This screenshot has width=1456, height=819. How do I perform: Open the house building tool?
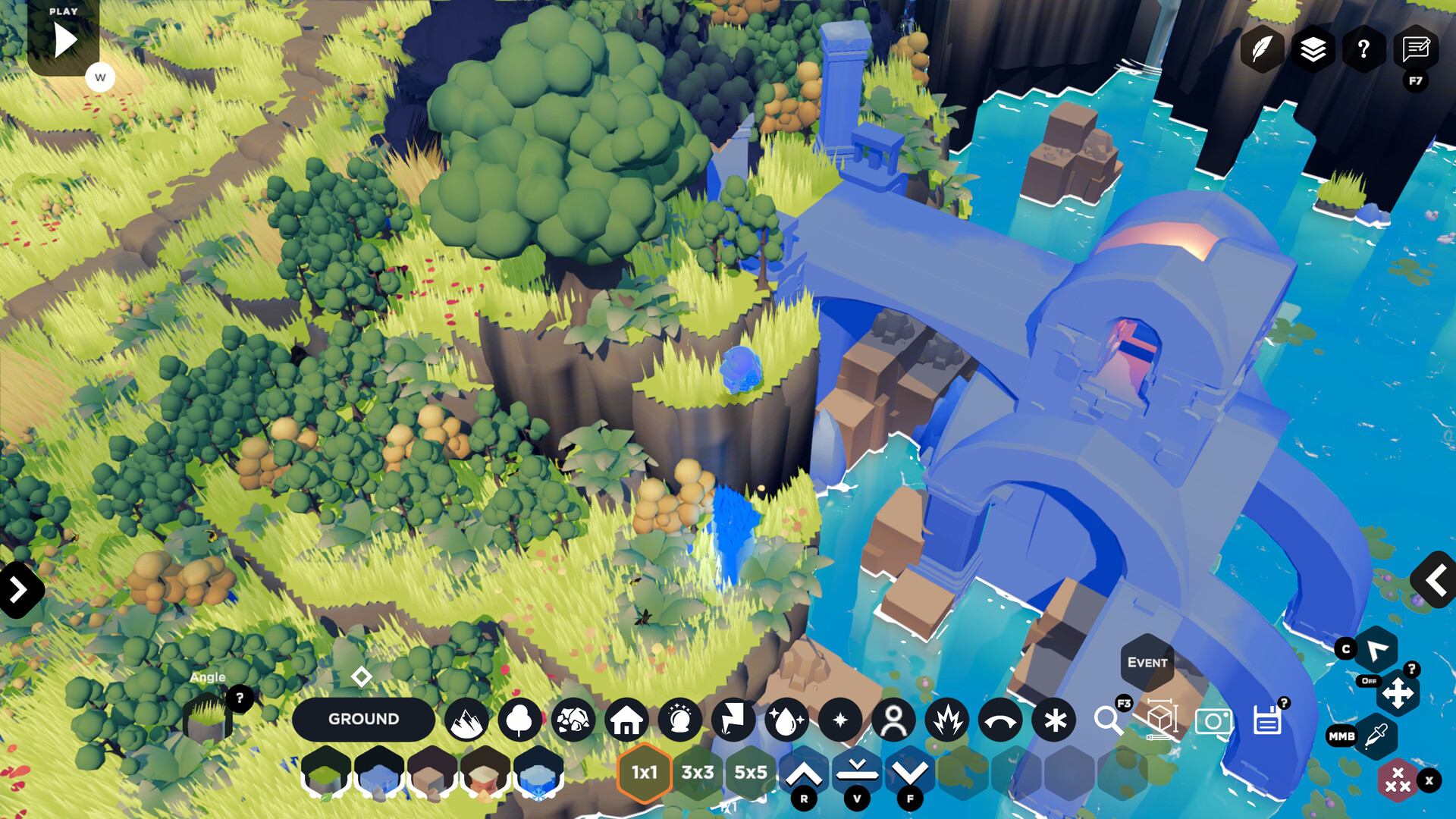[628, 720]
